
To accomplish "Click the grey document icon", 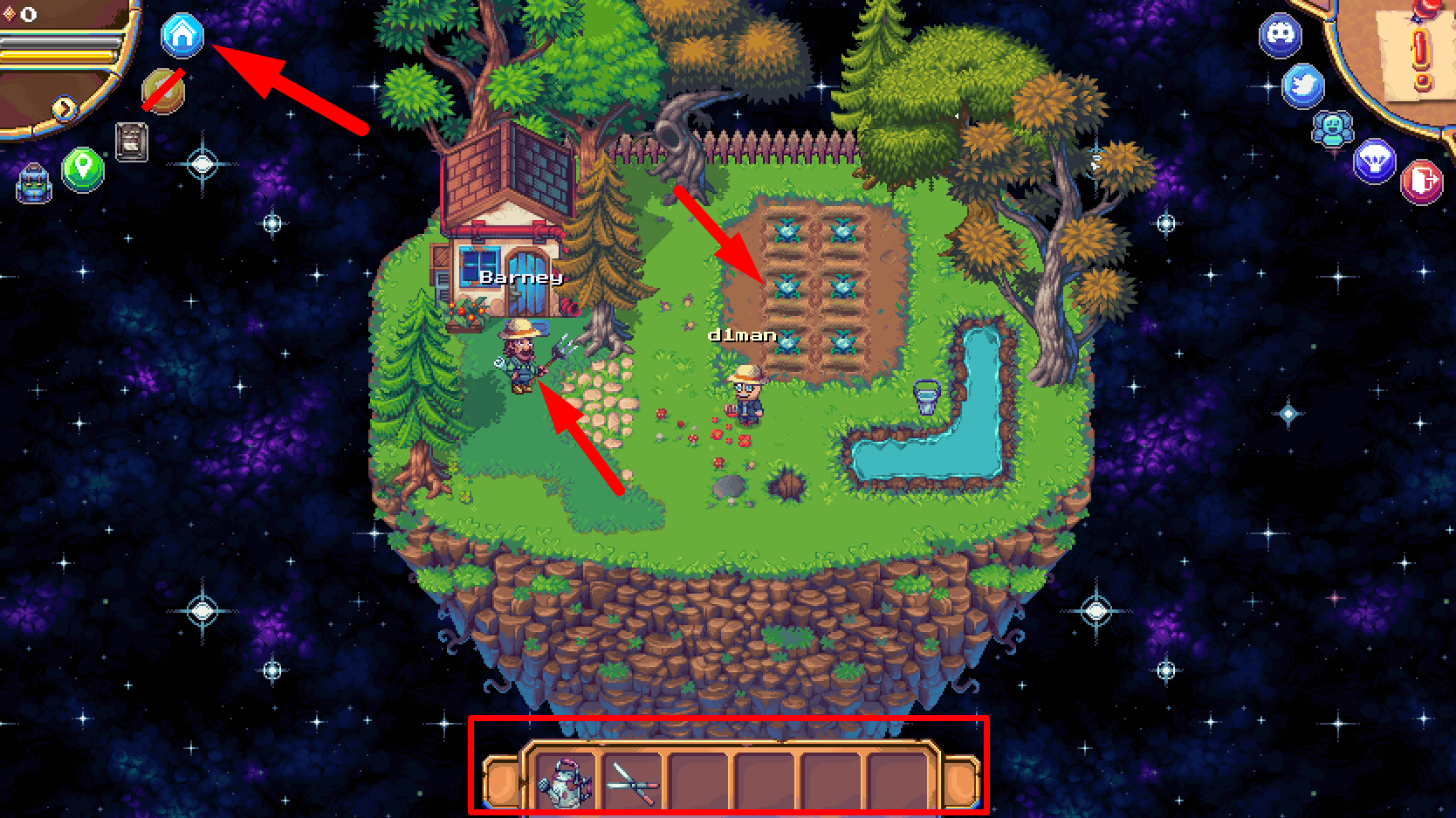I will point(132,141).
